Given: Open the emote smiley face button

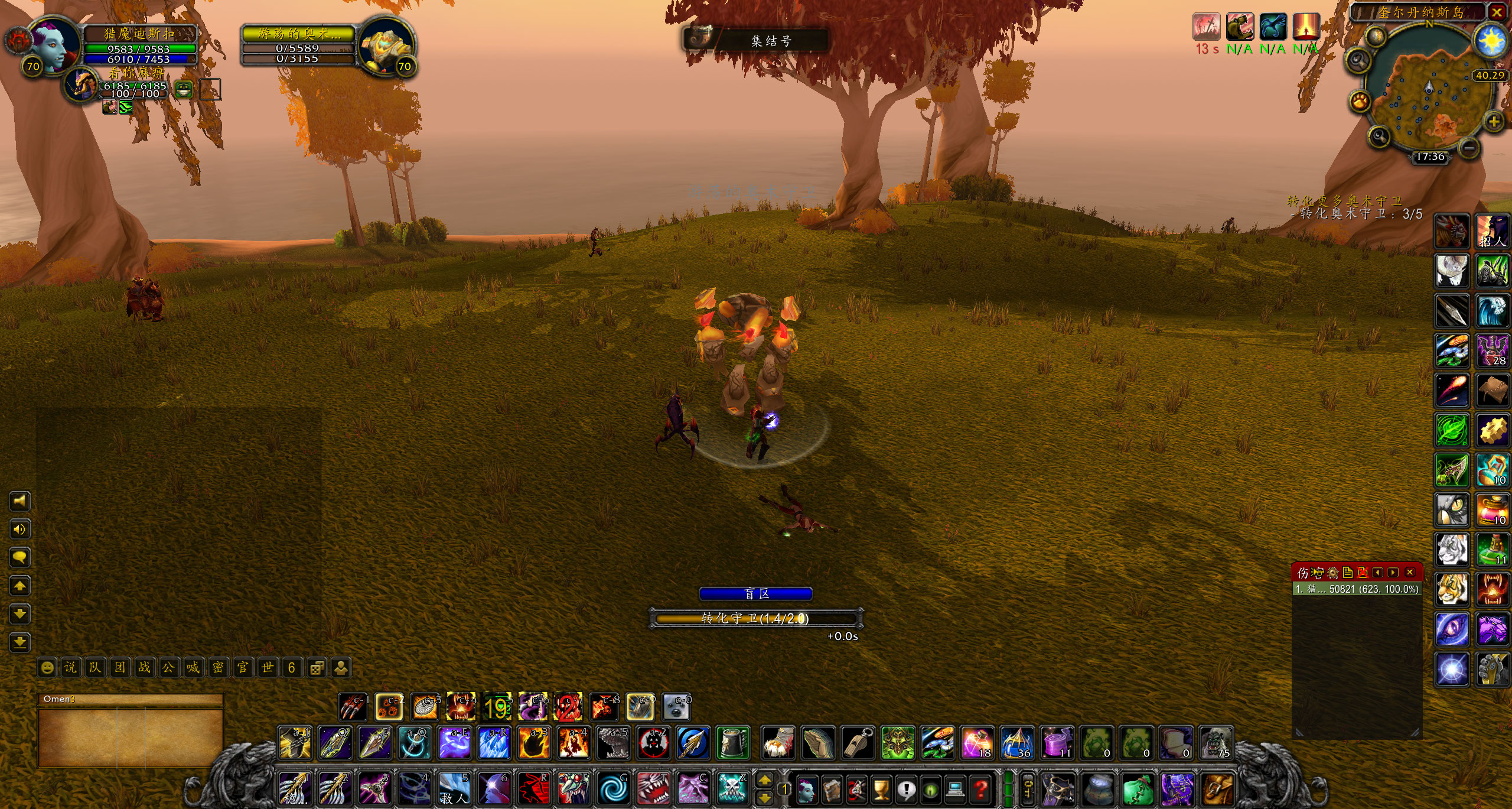Looking at the screenshot, I should (x=47, y=668).
